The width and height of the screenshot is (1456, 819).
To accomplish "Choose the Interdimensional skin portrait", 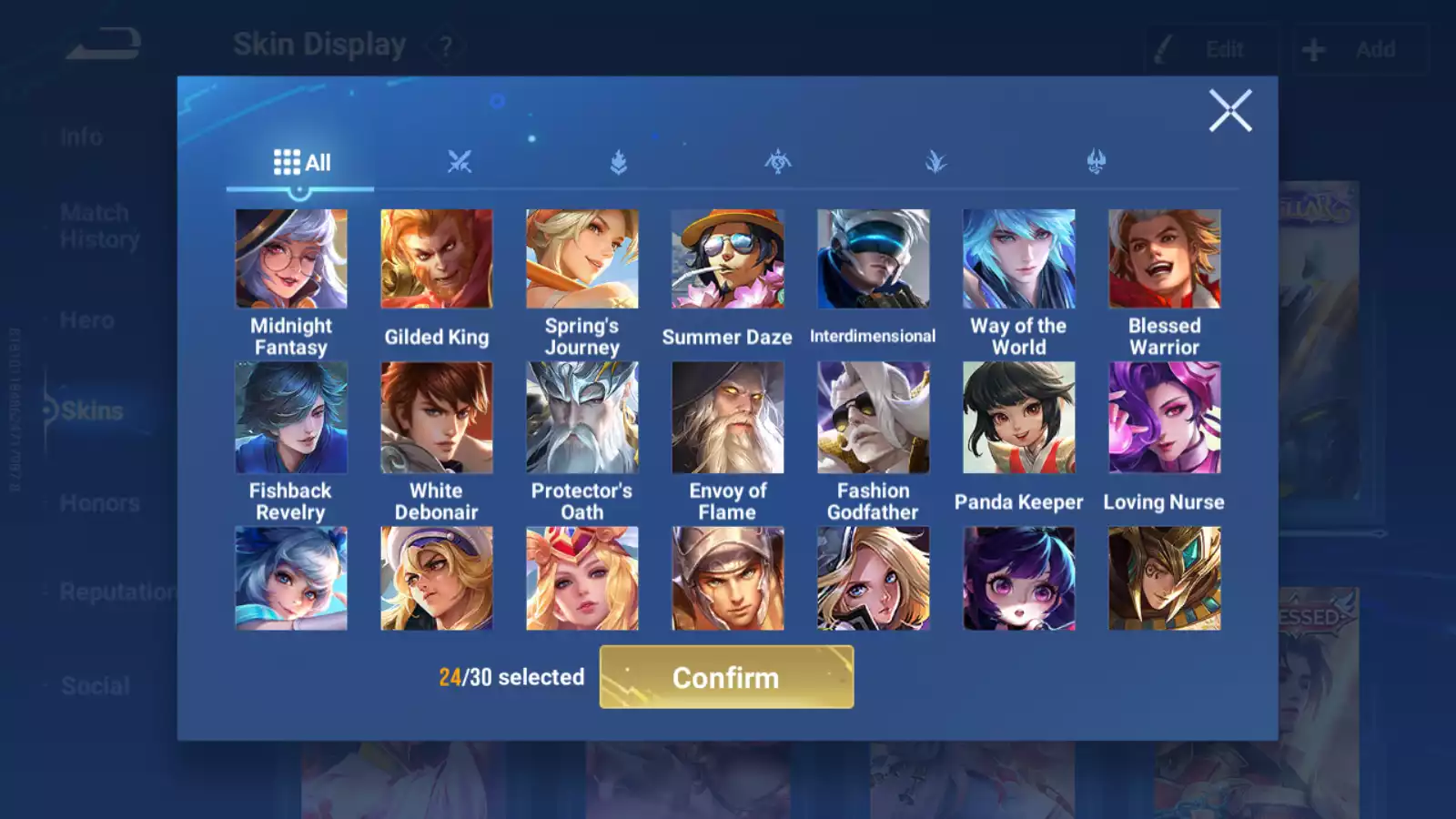I will tap(874, 259).
